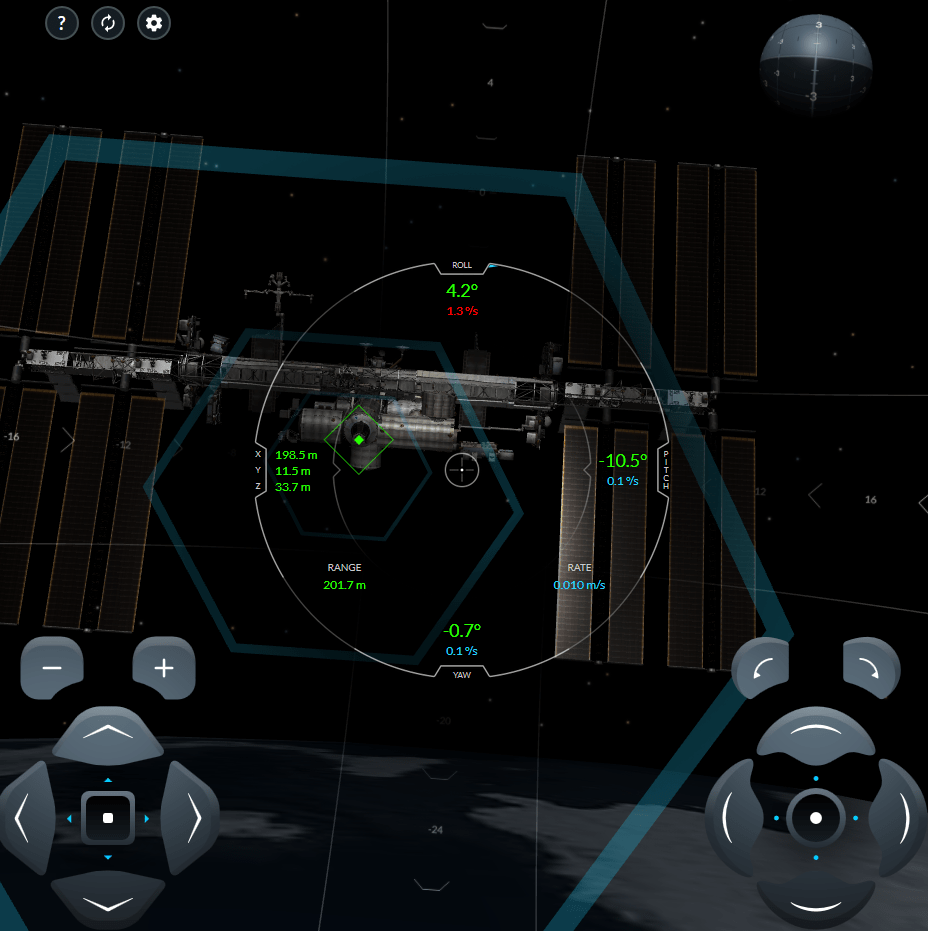This screenshot has width=928, height=931.
Task: Pitch up with the upper arc button
Action: [x=815, y=735]
